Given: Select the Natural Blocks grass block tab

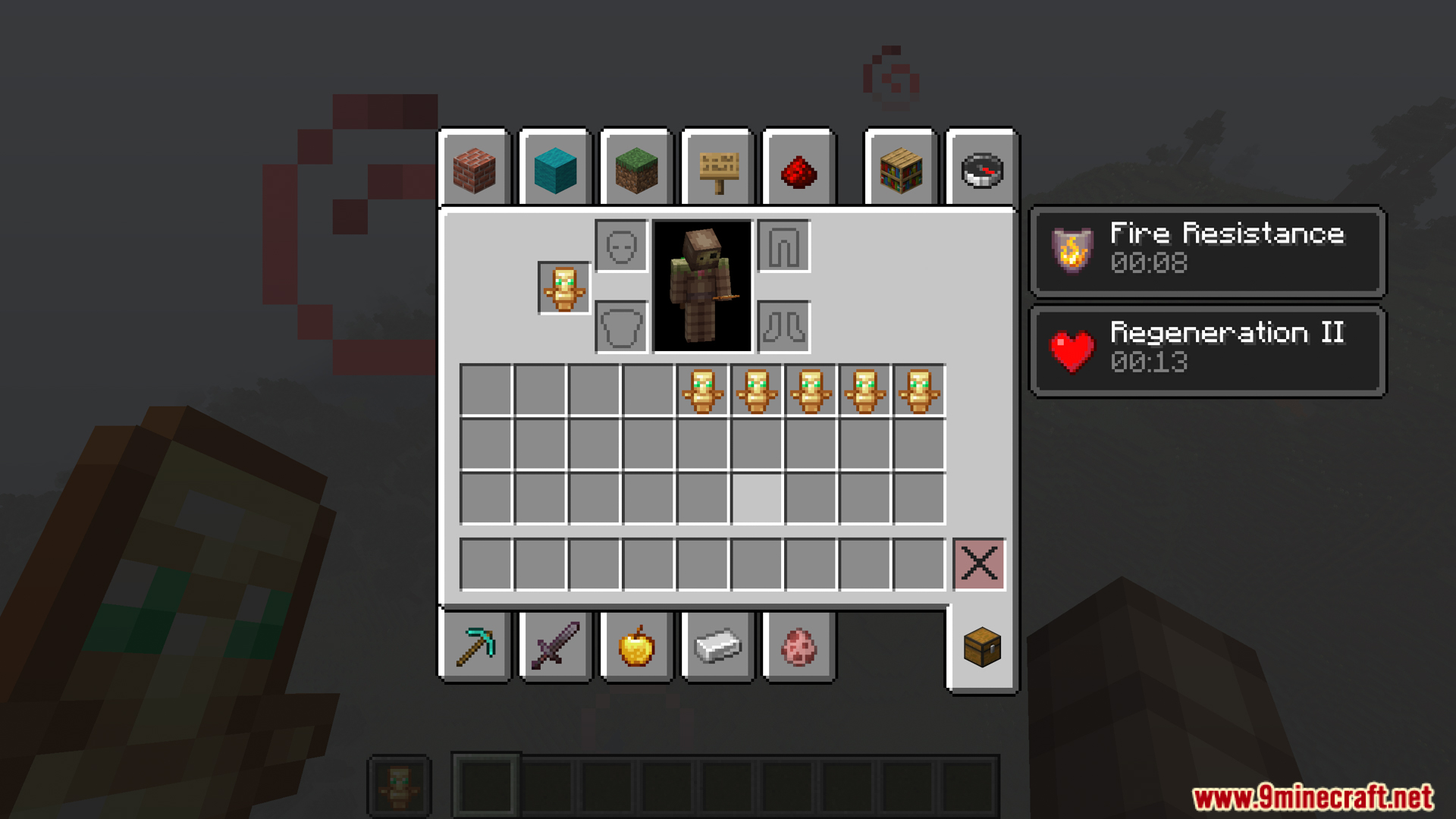Looking at the screenshot, I should tap(635, 171).
